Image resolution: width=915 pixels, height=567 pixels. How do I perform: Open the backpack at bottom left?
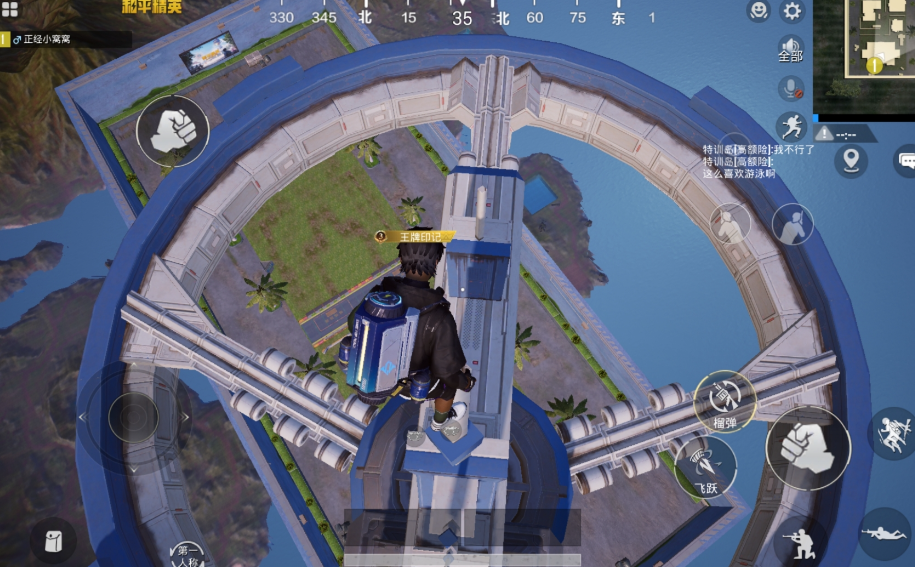pos(52,541)
